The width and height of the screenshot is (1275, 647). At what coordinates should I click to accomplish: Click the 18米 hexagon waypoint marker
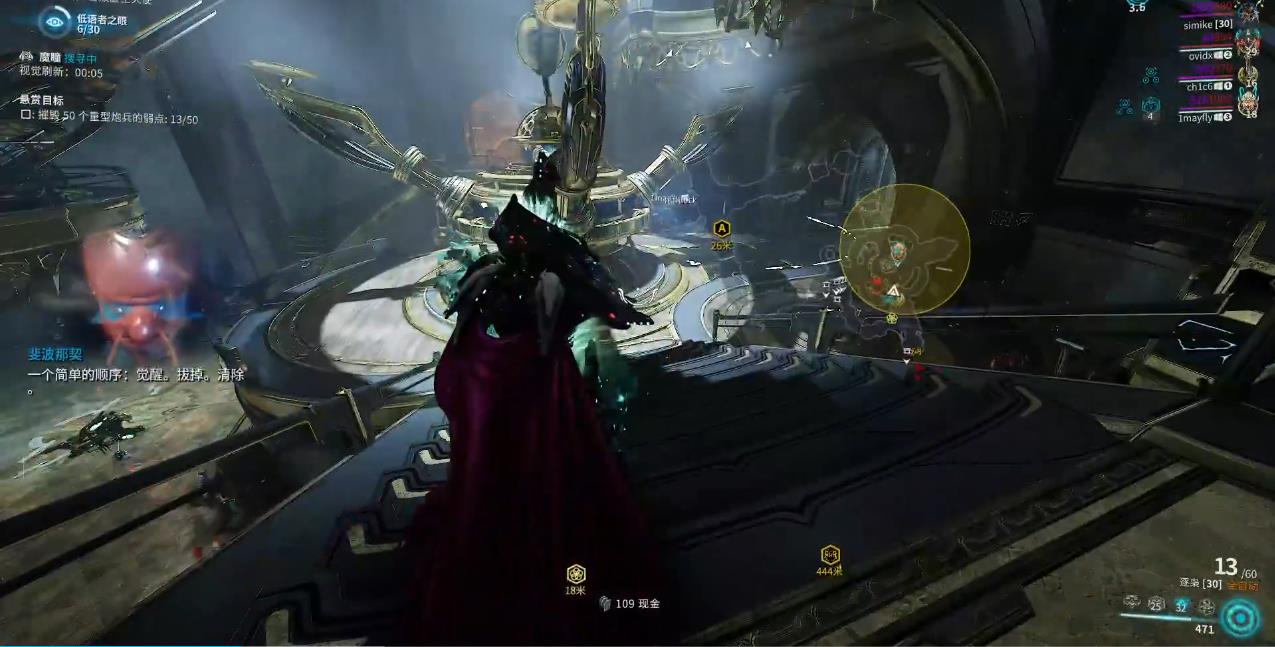click(x=575, y=574)
